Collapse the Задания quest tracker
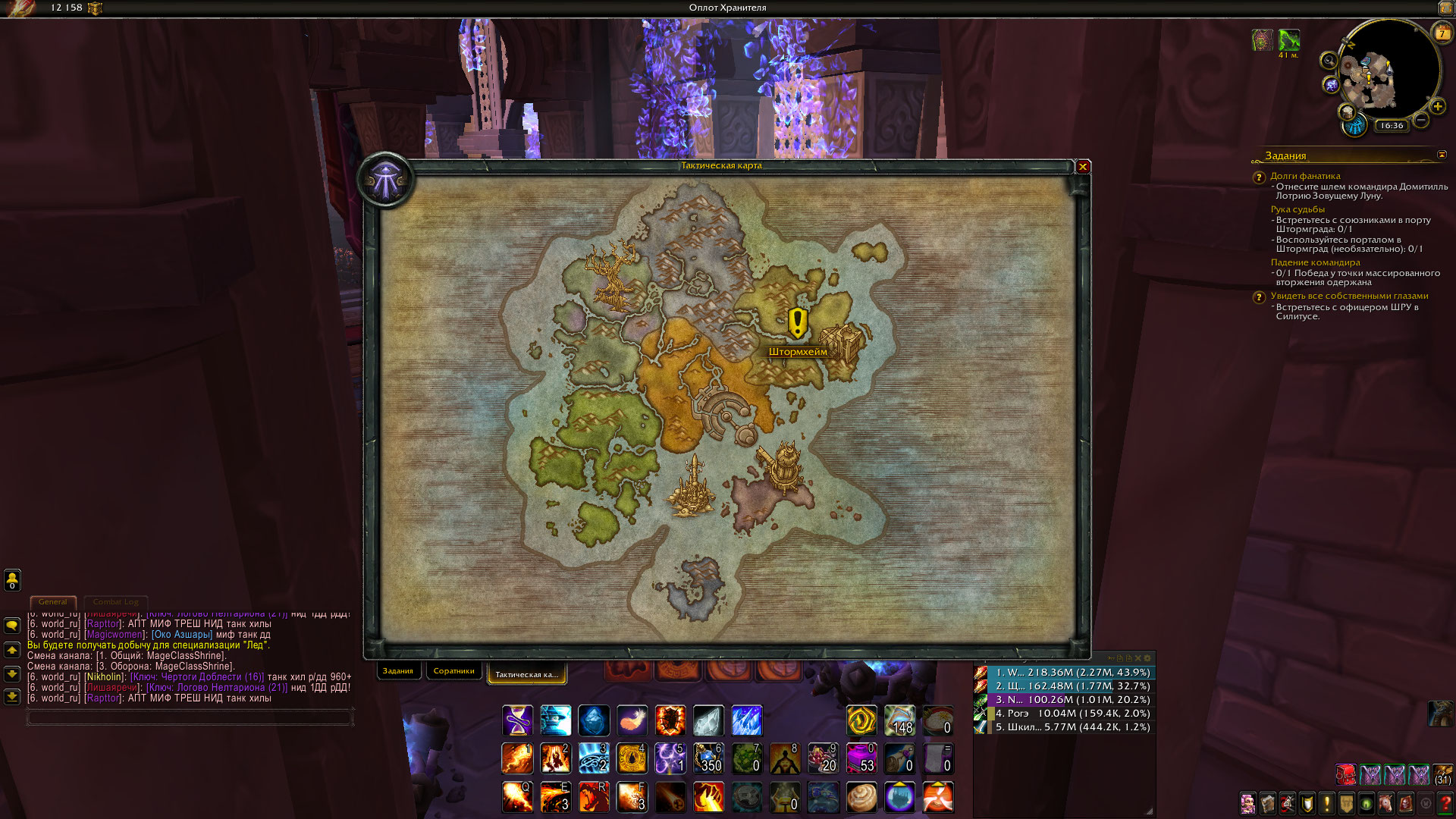 pyautogui.click(x=1442, y=155)
